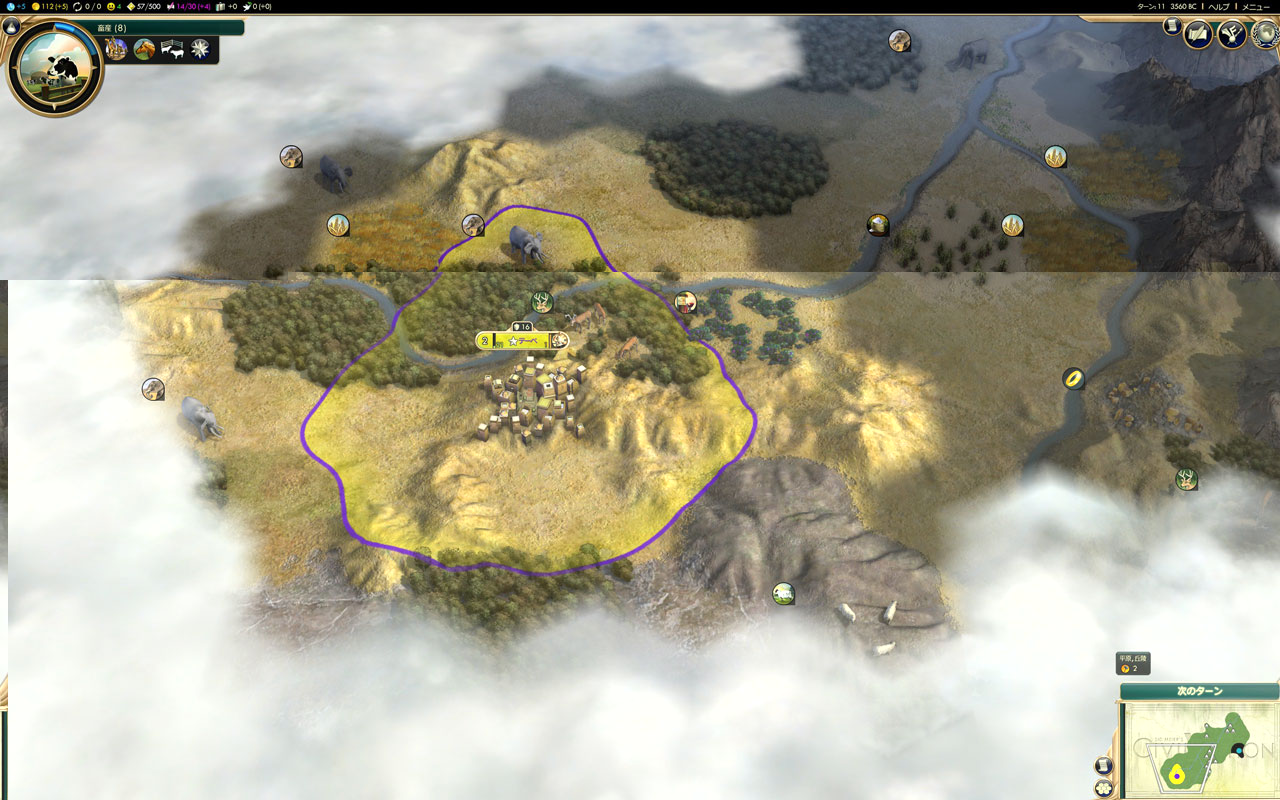Open the ヘルプ help link
Screen dimensions: 1280x800
[1218, 6]
